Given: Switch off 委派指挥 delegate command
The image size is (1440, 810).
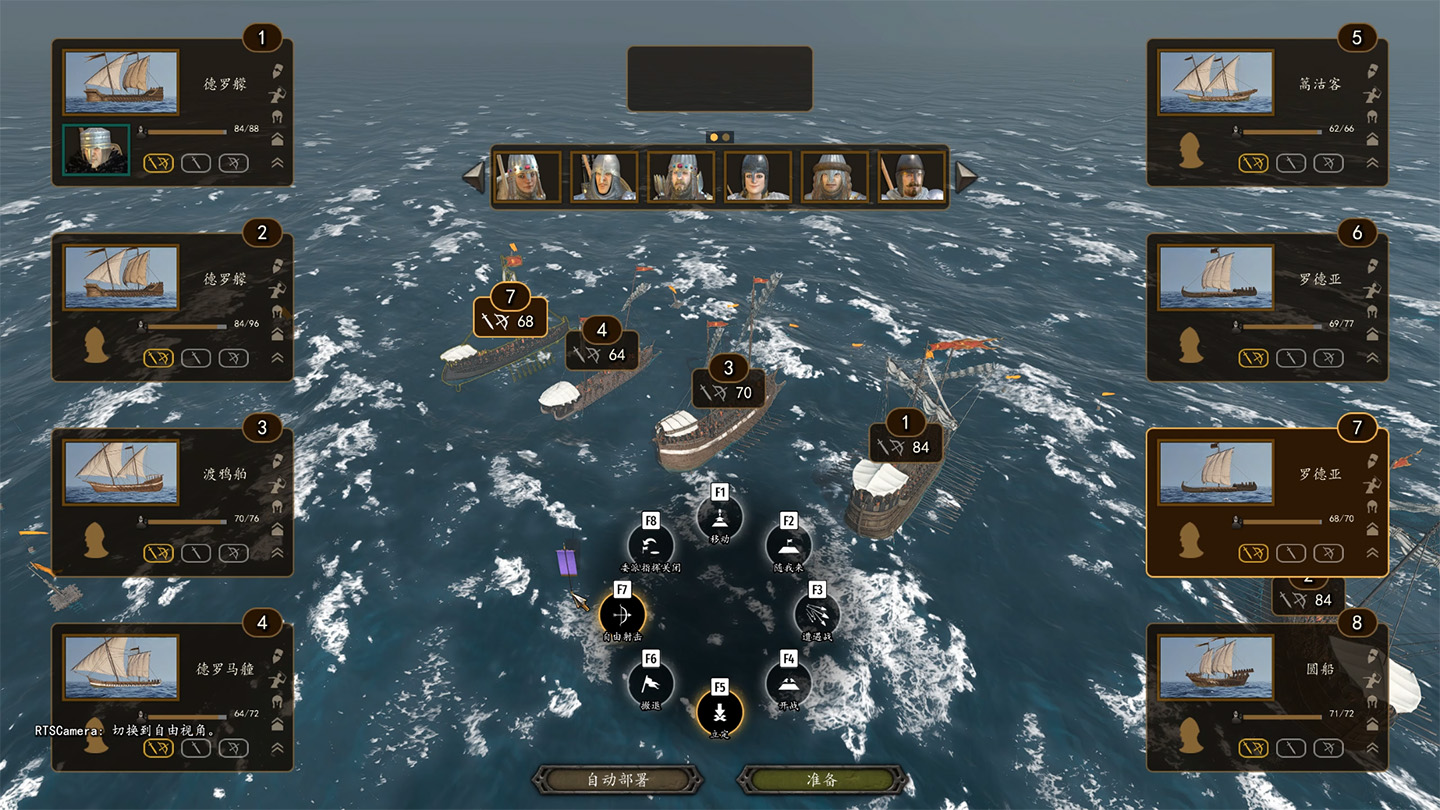Looking at the screenshot, I should 651,546.
